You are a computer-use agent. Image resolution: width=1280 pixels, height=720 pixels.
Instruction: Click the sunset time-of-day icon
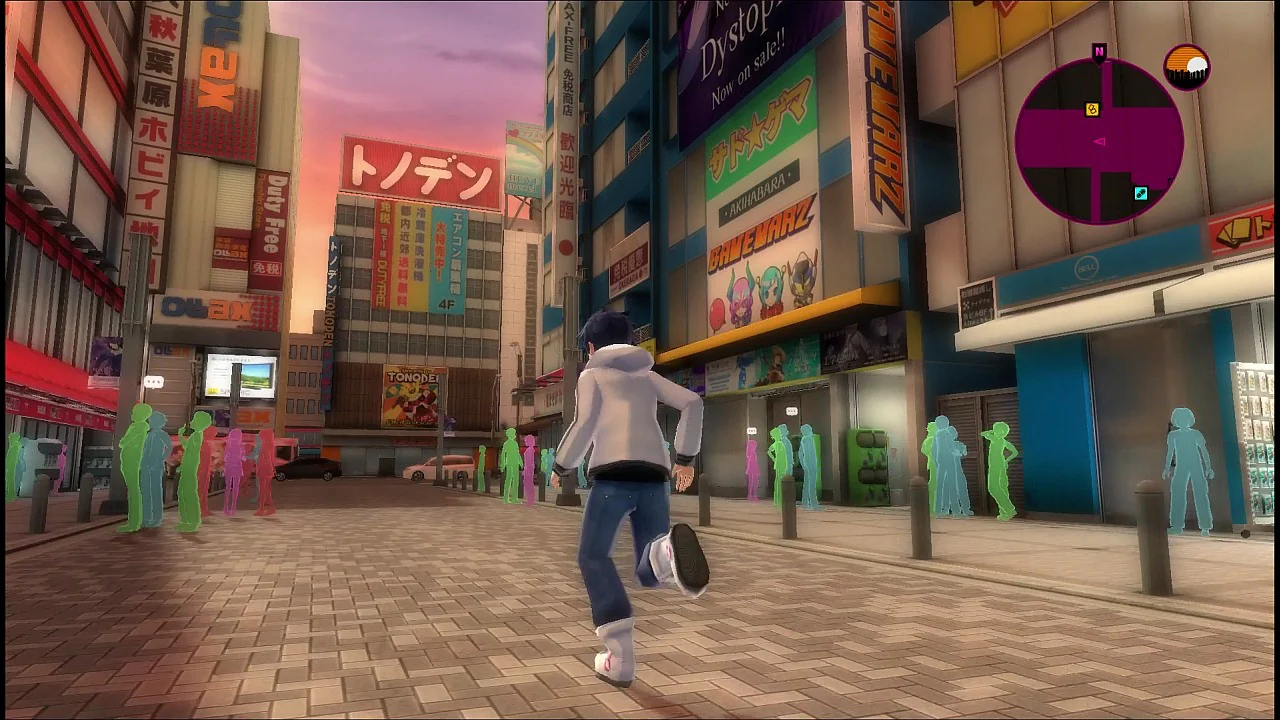1187,67
